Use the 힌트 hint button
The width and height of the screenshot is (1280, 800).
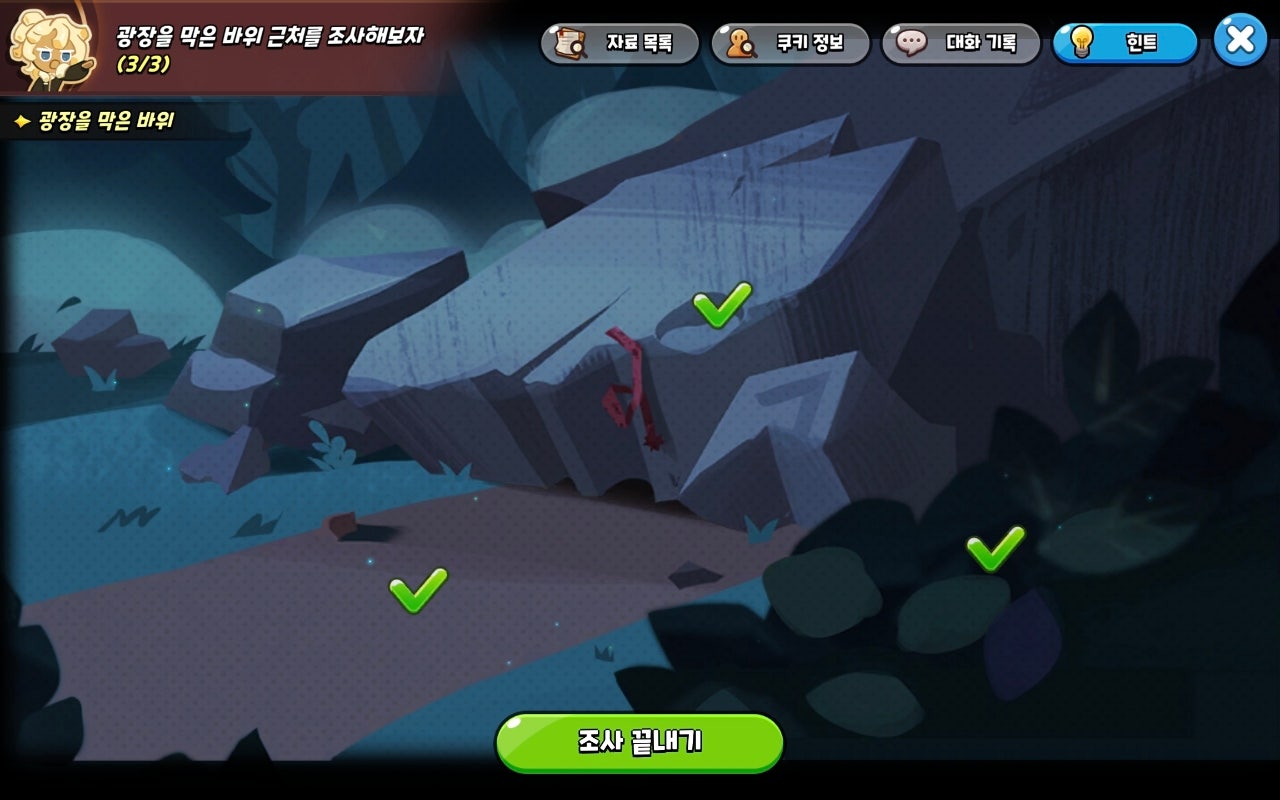pos(1125,43)
